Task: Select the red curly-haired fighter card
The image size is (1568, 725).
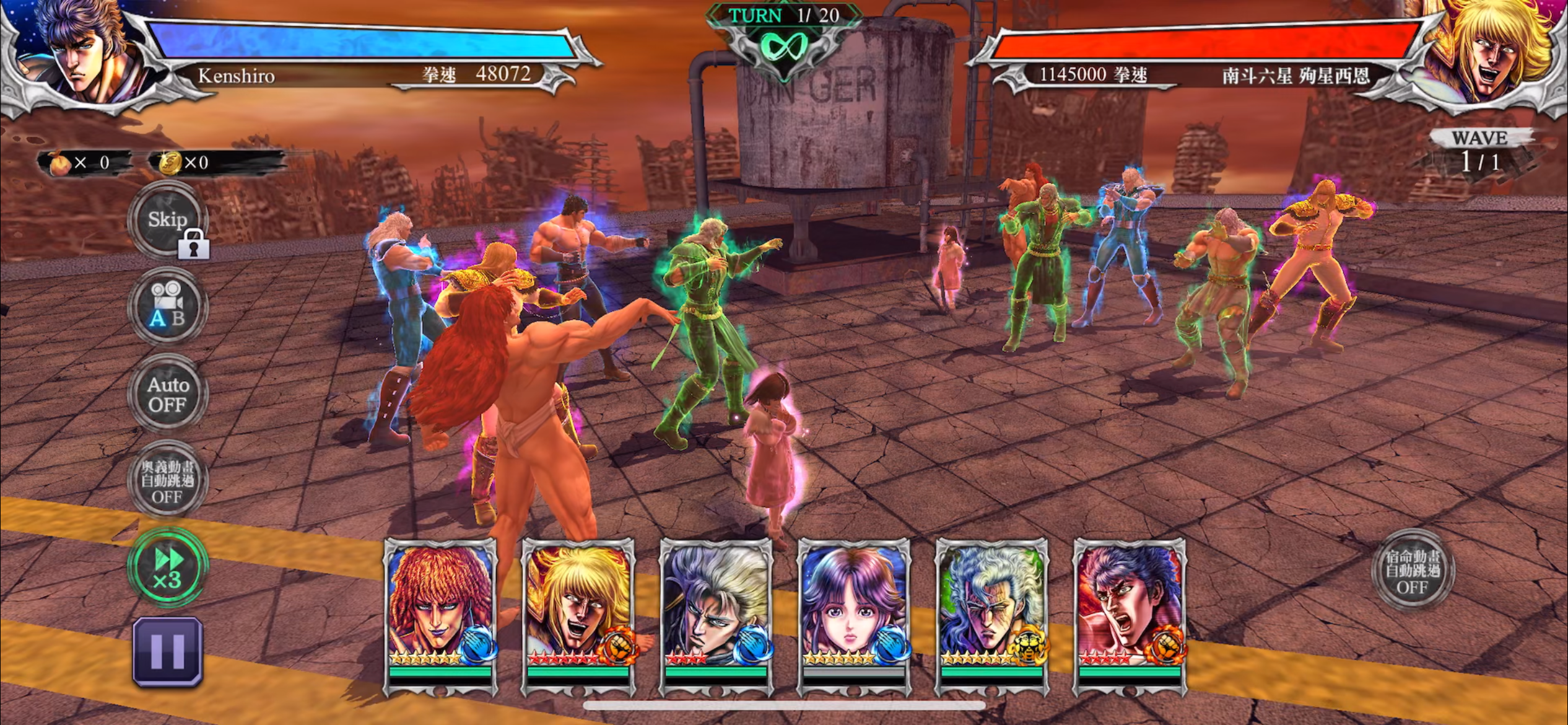Action: (x=440, y=615)
